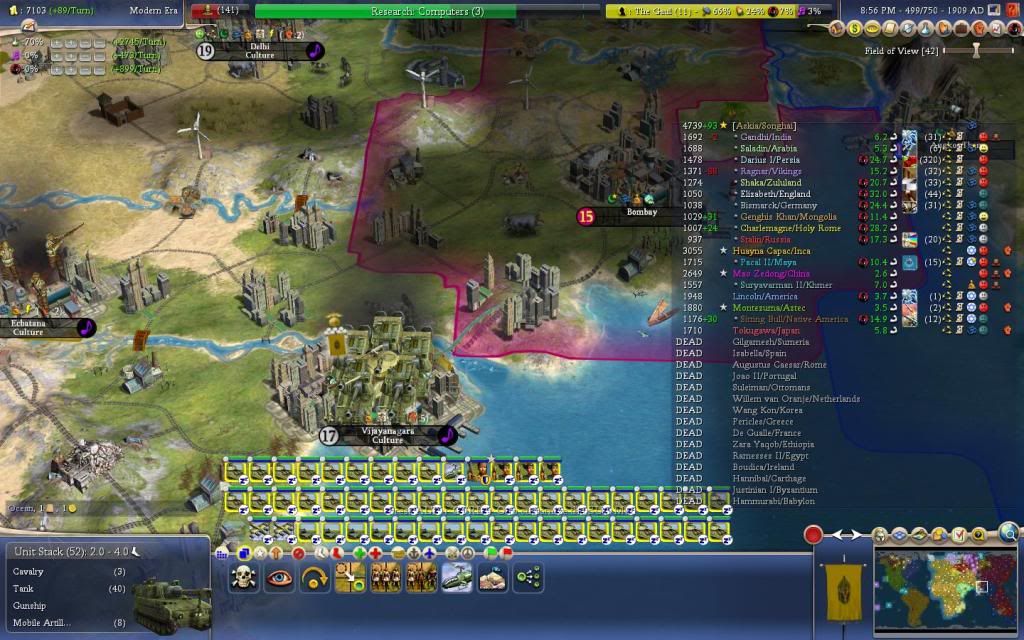Click the red end turn button
Image resolution: width=1024 pixels, height=640 pixels.
click(x=813, y=534)
